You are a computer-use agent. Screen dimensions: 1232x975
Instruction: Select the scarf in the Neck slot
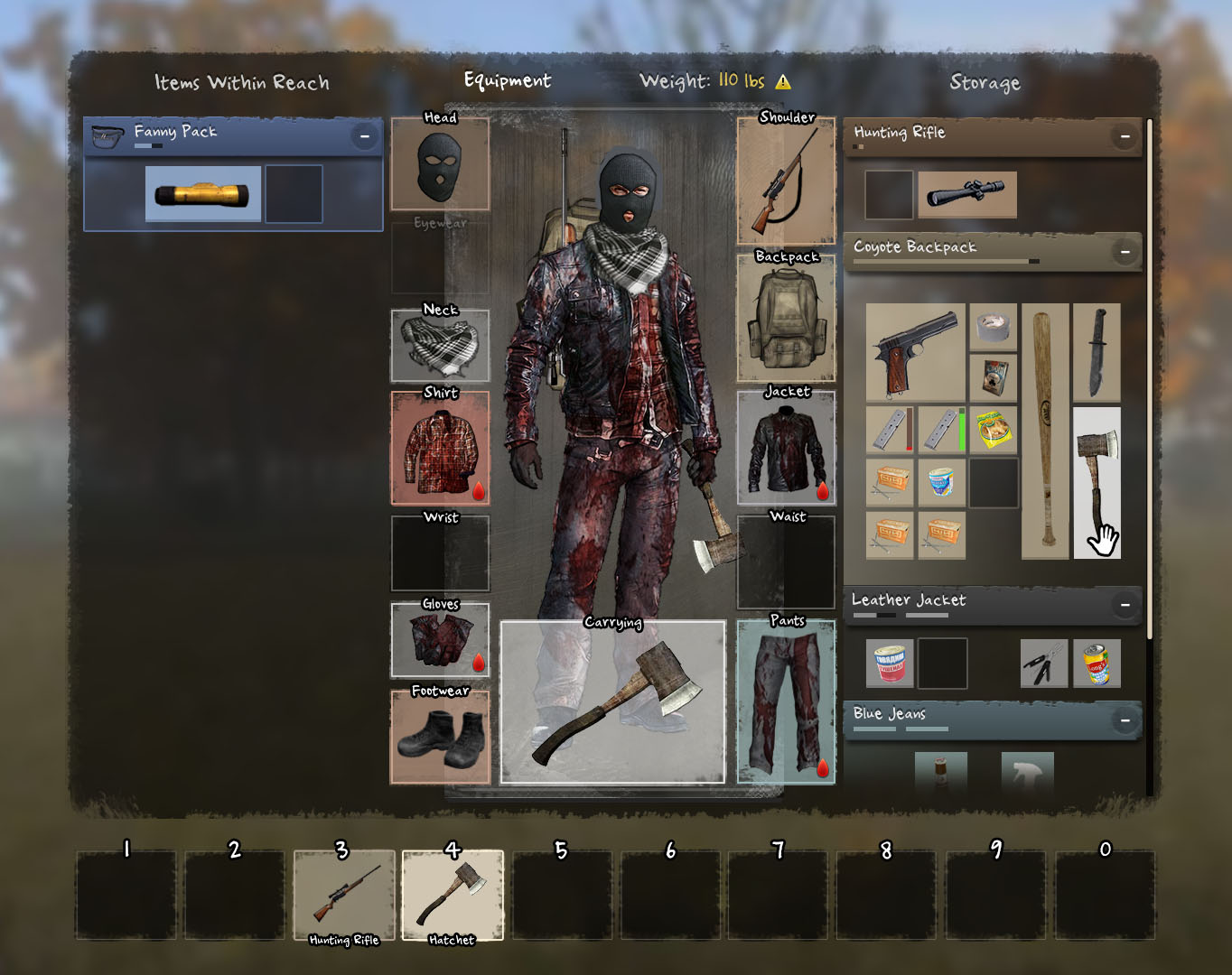pos(440,348)
